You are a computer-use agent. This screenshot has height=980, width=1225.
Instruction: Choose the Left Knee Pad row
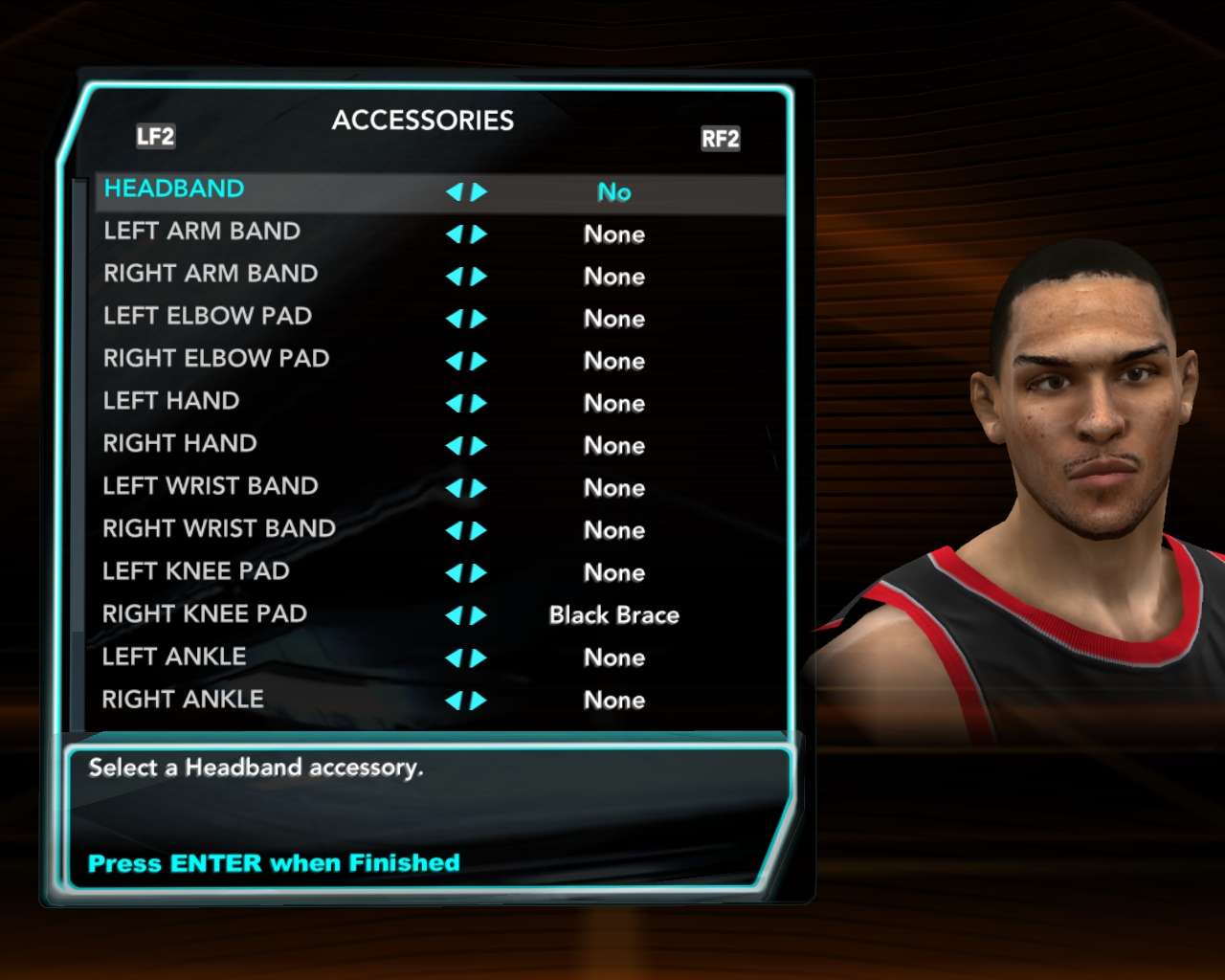tap(196, 571)
